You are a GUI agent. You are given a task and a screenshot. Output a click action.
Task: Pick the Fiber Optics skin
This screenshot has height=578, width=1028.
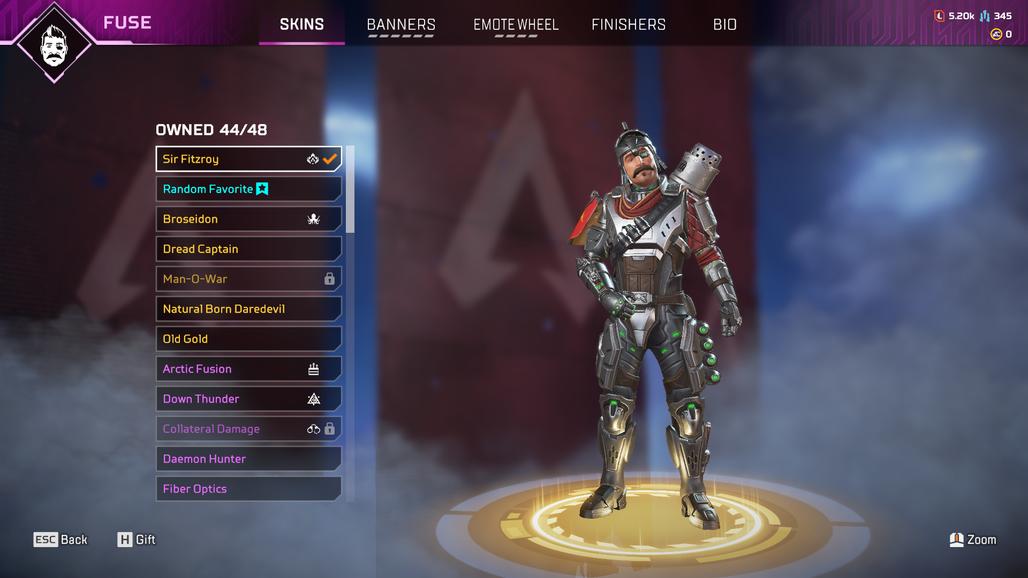point(248,489)
